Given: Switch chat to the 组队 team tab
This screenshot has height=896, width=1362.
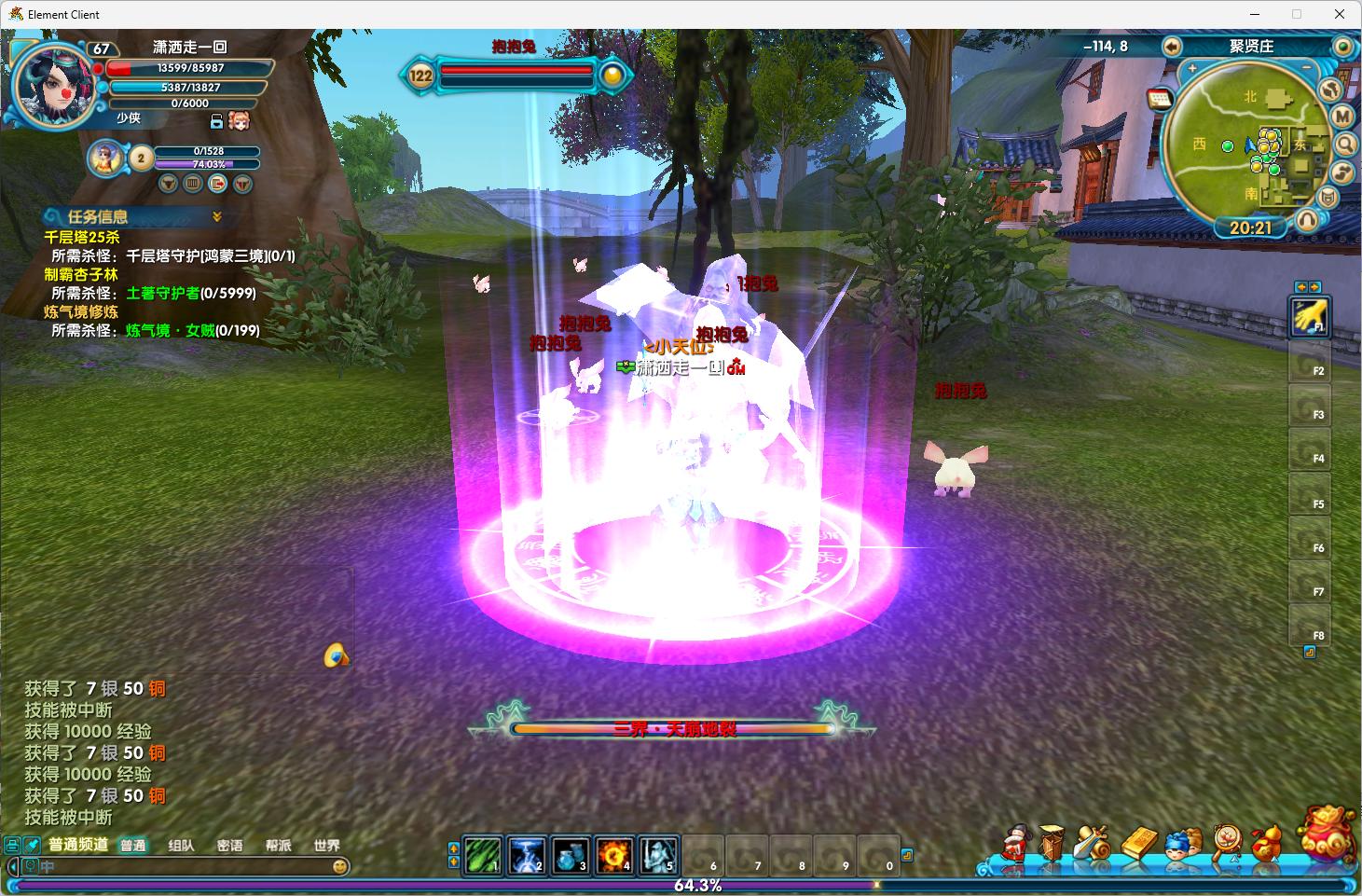Looking at the screenshot, I should pyautogui.click(x=181, y=846).
